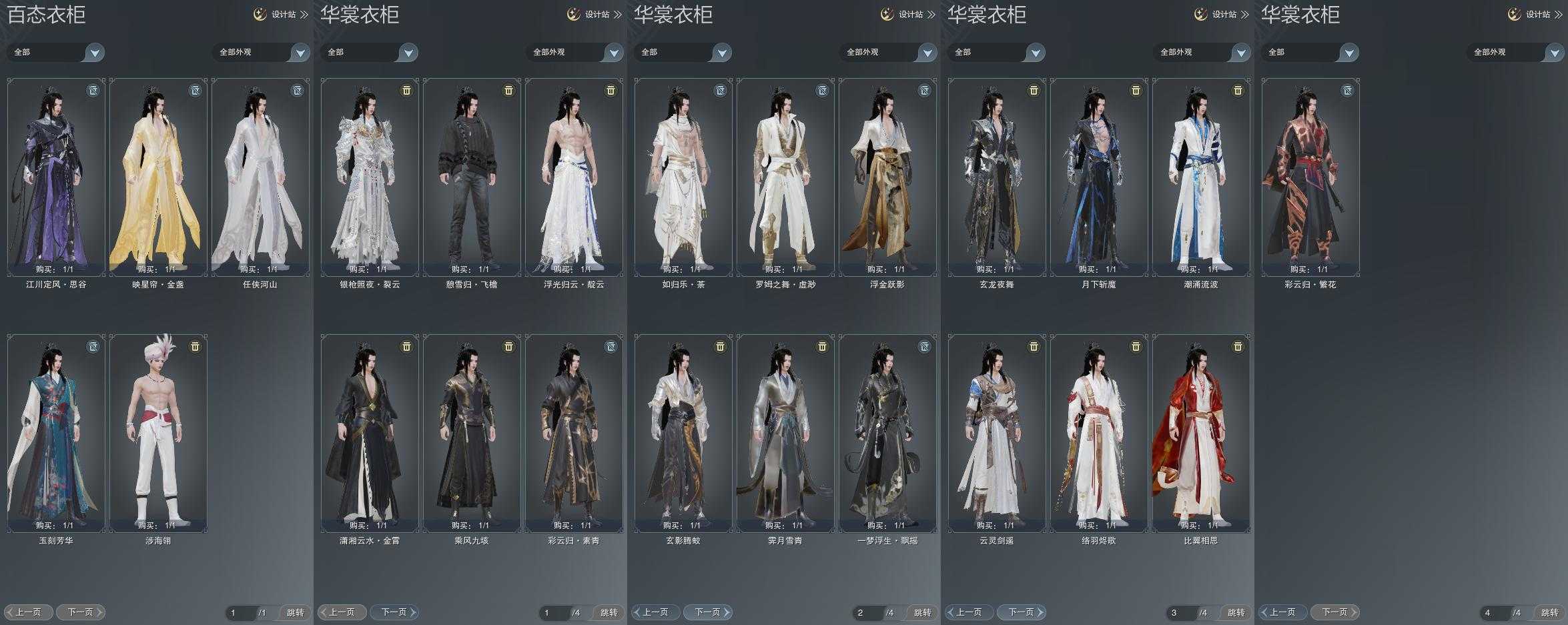The width and height of the screenshot is (1568, 625).
Task: Choose the black sweater 憩雪归·飞檐 outfit
Action: tap(472, 177)
